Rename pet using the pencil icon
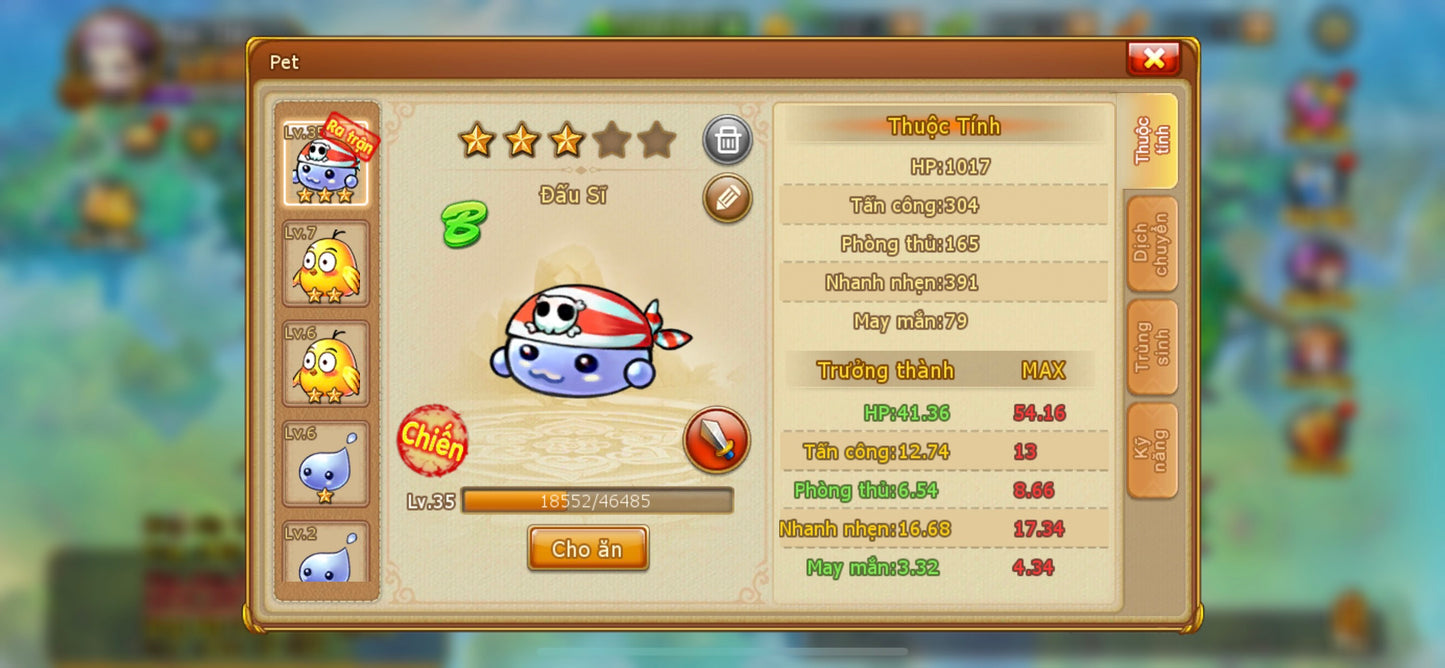Screen dimensions: 1445x668 pyautogui.click(x=727, y=198)
